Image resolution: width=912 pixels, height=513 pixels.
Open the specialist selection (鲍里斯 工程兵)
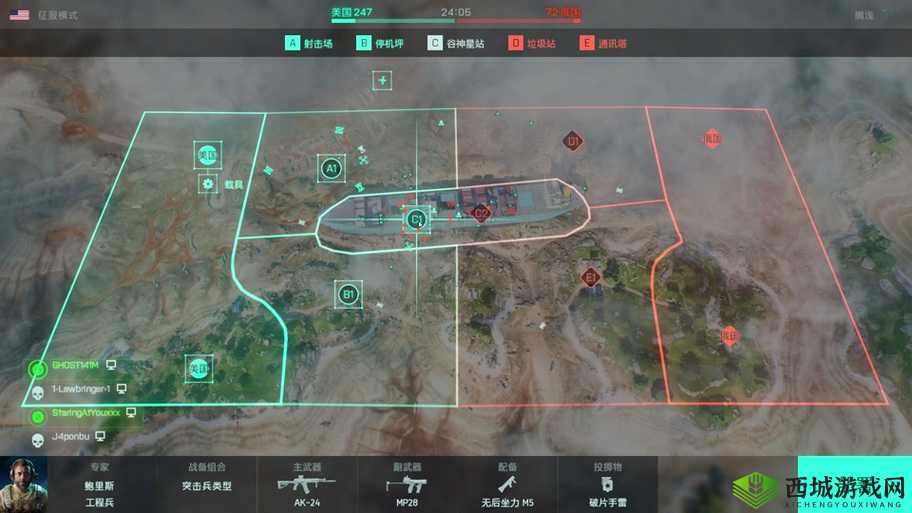(x=100, y=485)
